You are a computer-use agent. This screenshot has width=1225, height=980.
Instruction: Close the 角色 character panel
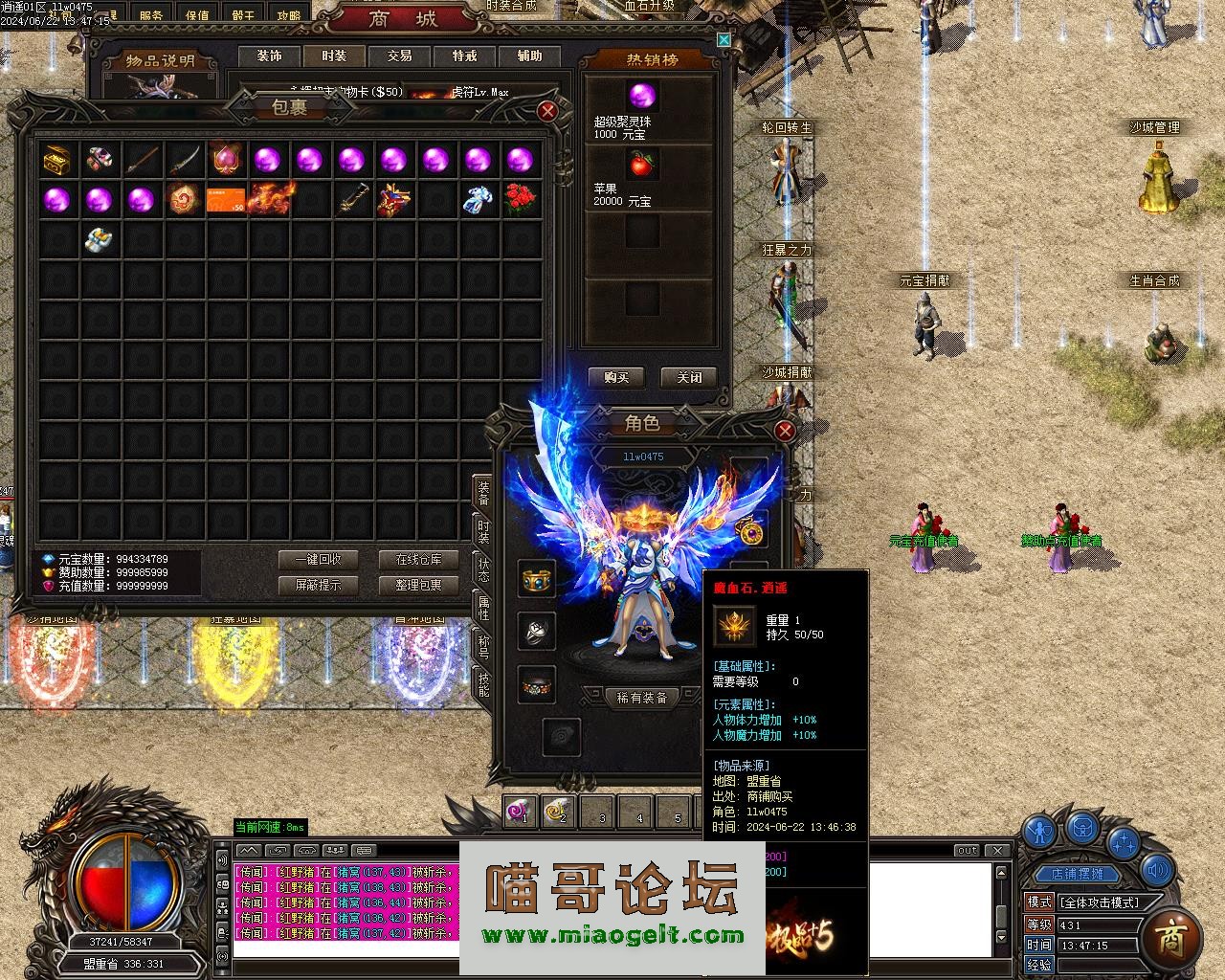784,431
